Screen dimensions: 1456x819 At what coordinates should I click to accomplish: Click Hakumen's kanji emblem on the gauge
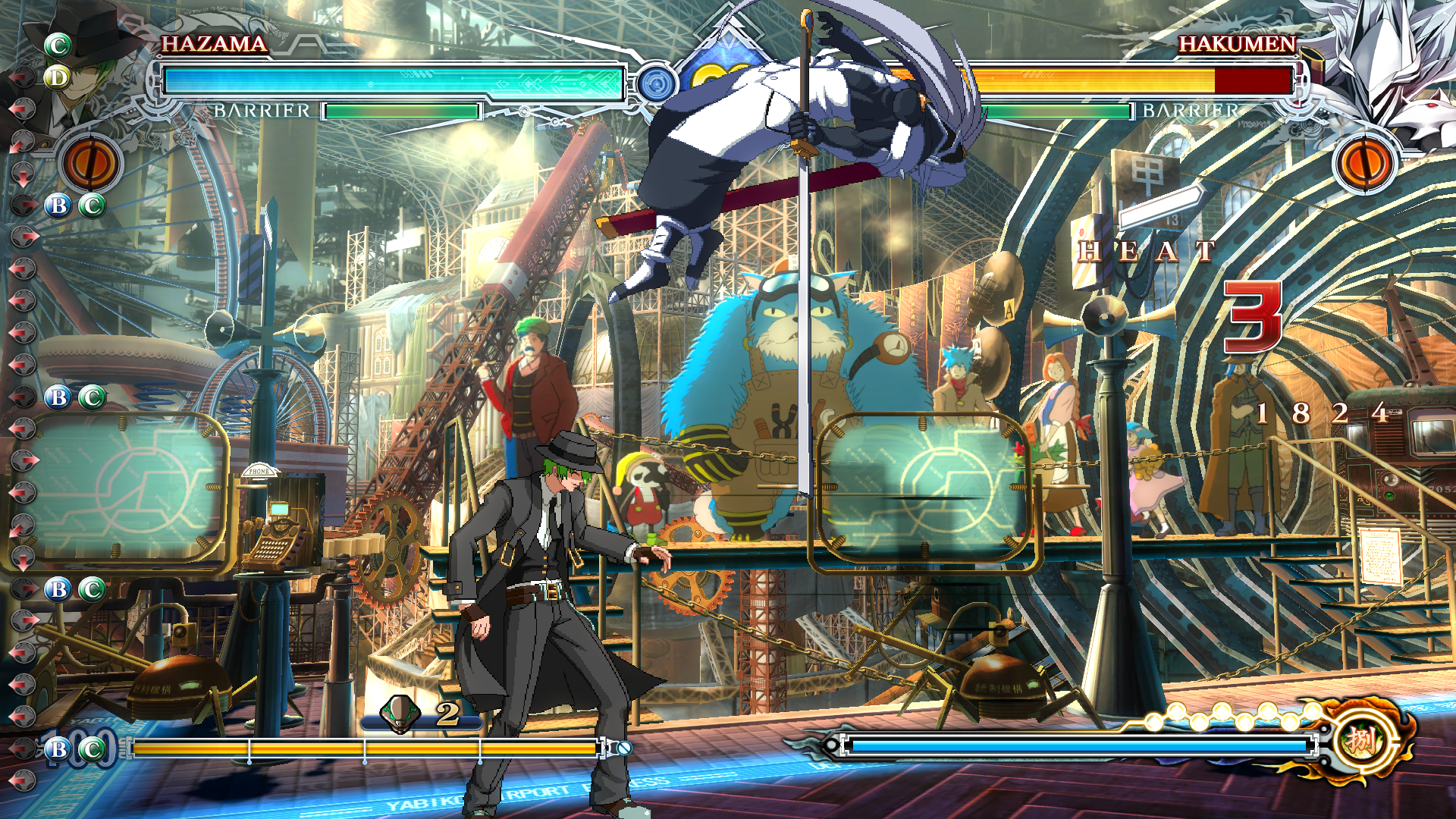point(1361,741)
